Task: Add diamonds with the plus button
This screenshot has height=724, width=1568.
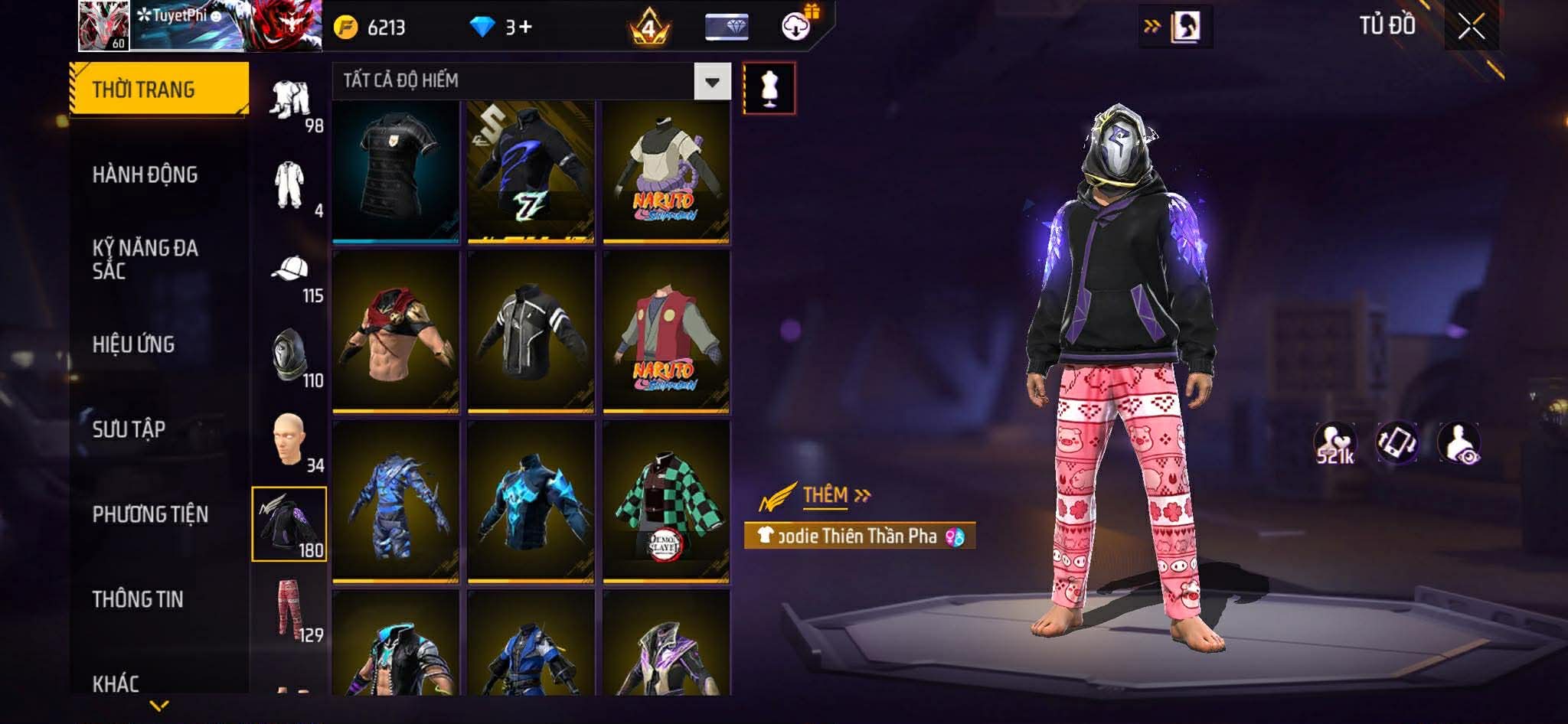Action: coord(524,28)
